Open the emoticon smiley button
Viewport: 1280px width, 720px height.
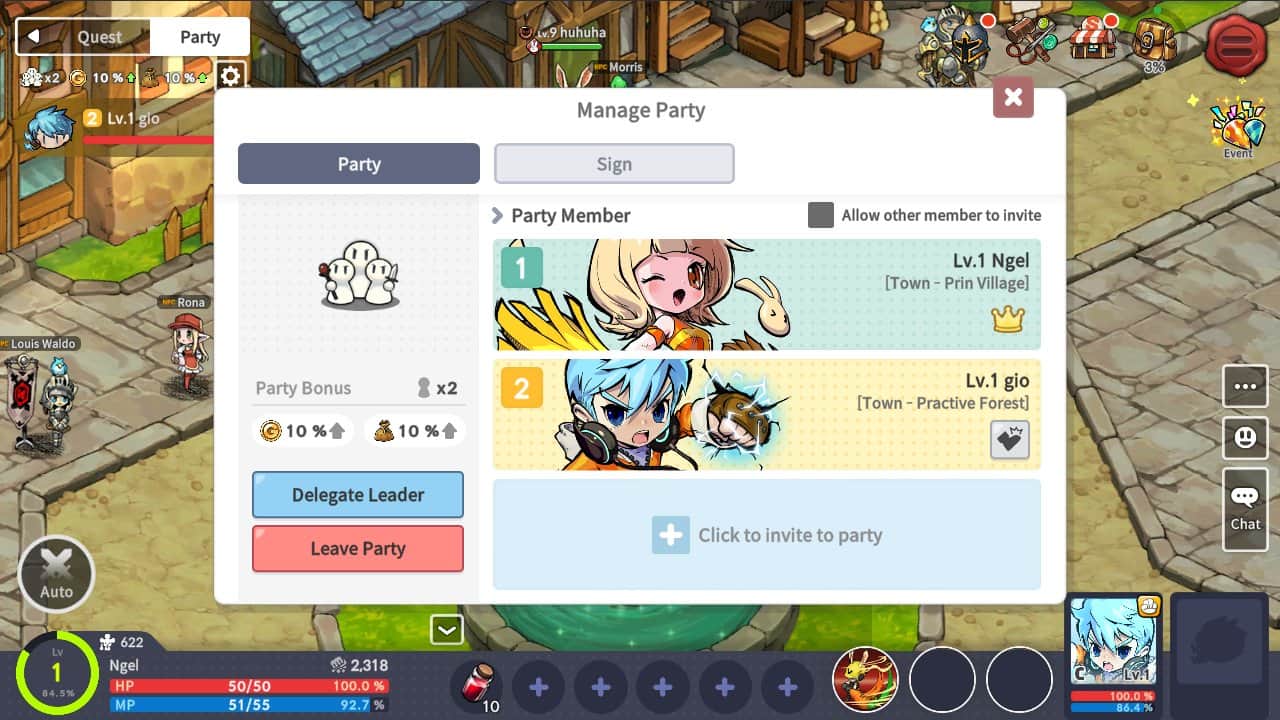1245,437
